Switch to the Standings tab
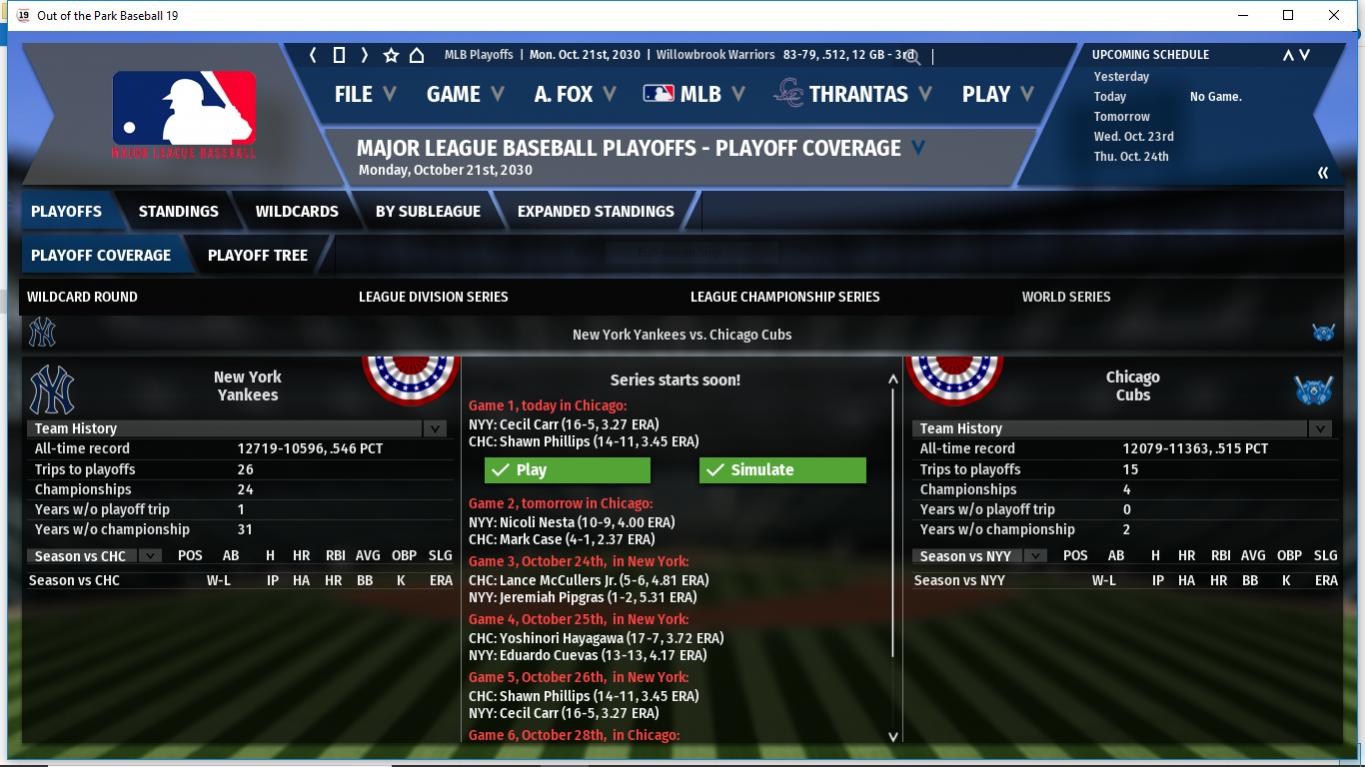This screenshot has width=1365, height=767. click(178, 211)
